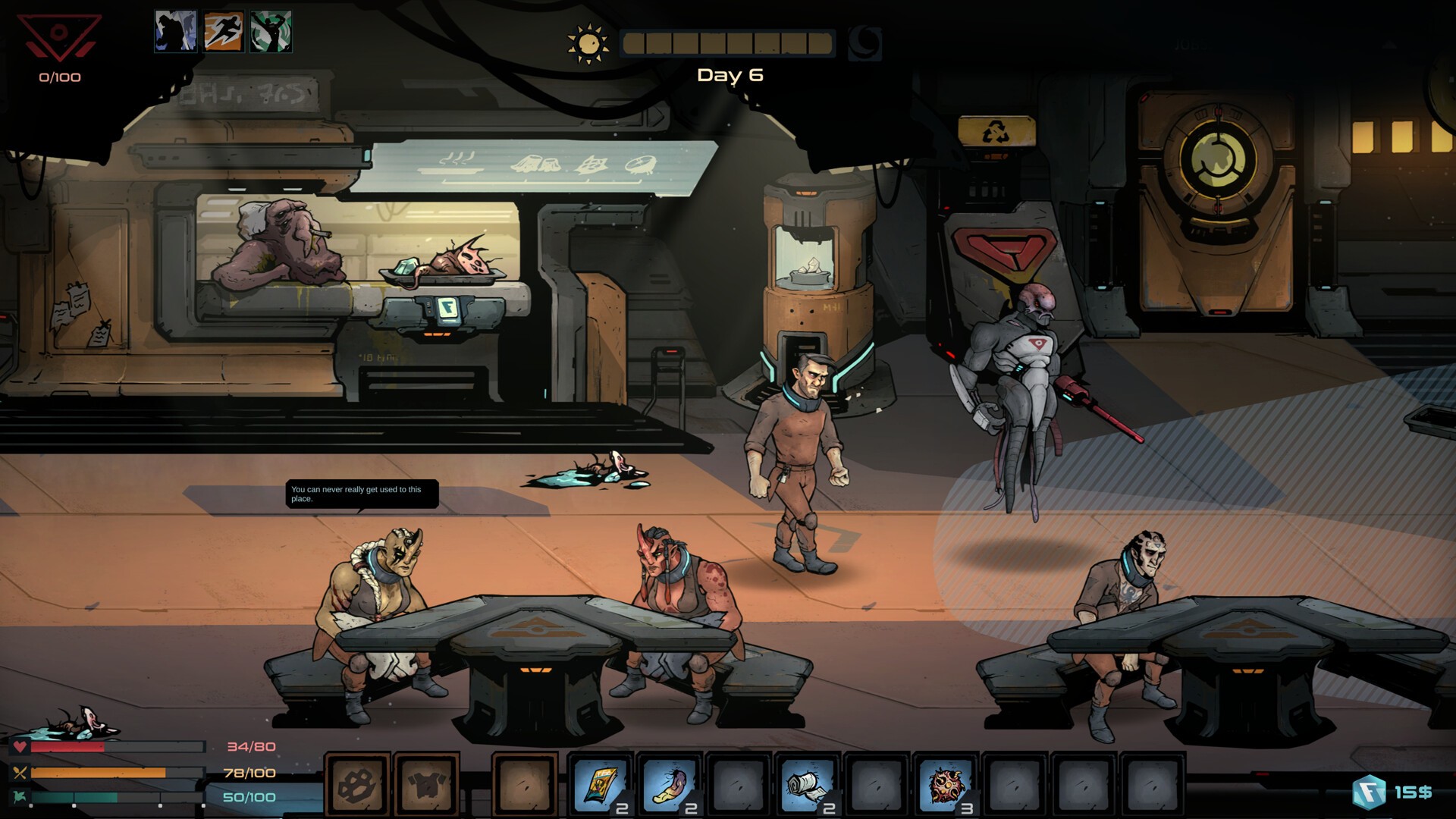Click the eclipse icon right of the day bar

coord(864,42)
